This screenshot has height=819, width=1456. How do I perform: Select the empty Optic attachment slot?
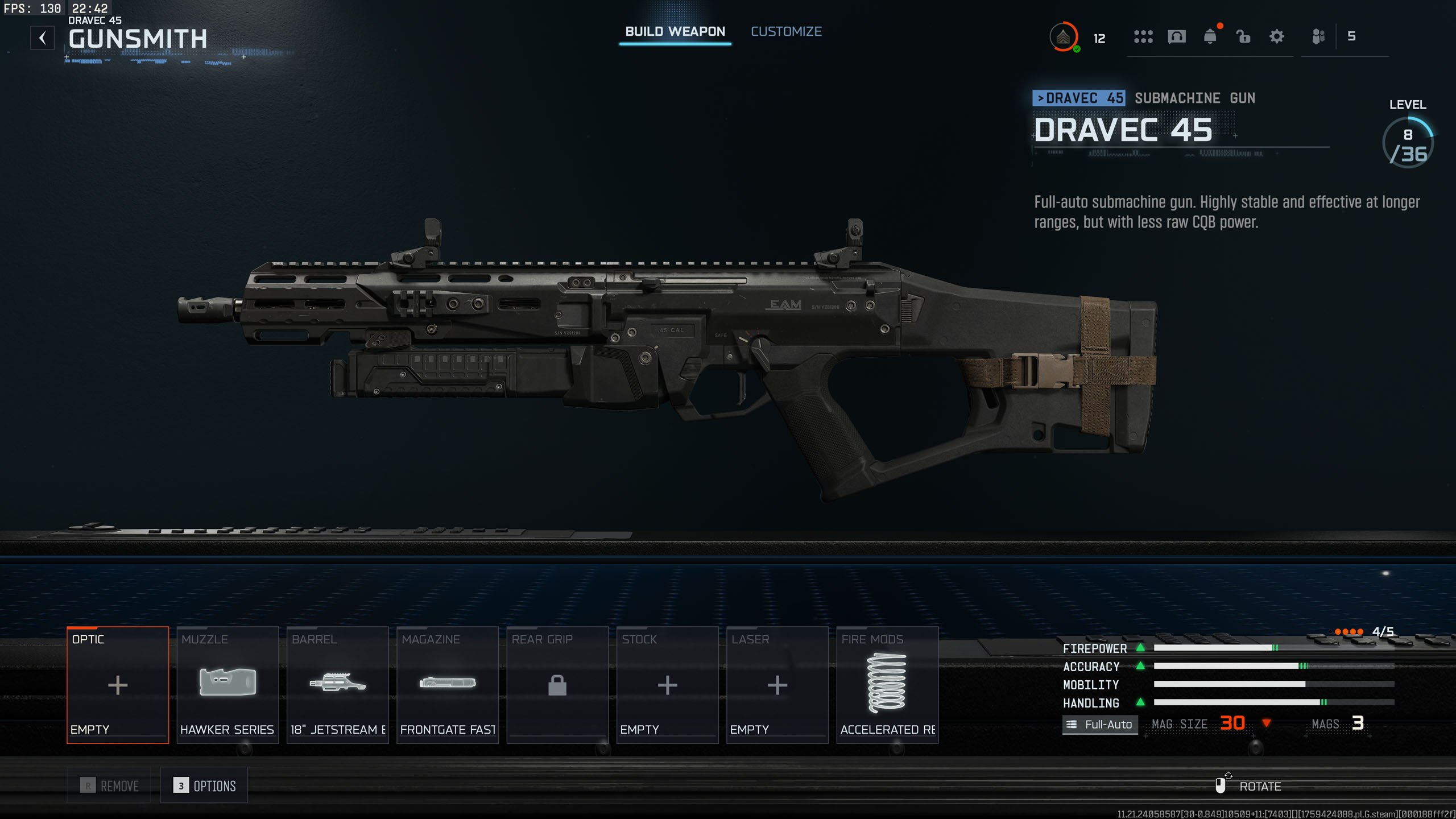point(118,685)
